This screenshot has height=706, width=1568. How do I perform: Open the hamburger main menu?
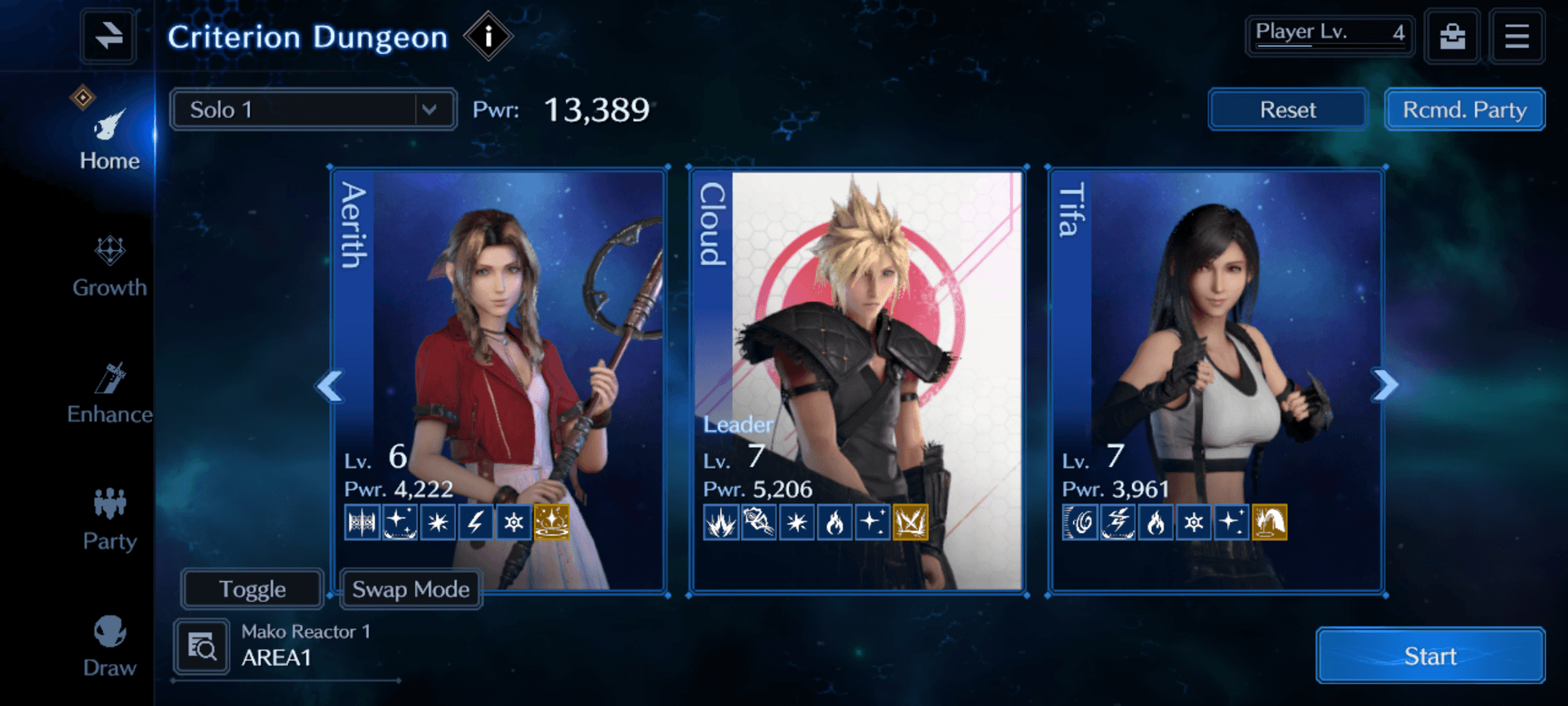pyautogui.click(x=1517, y=37)
